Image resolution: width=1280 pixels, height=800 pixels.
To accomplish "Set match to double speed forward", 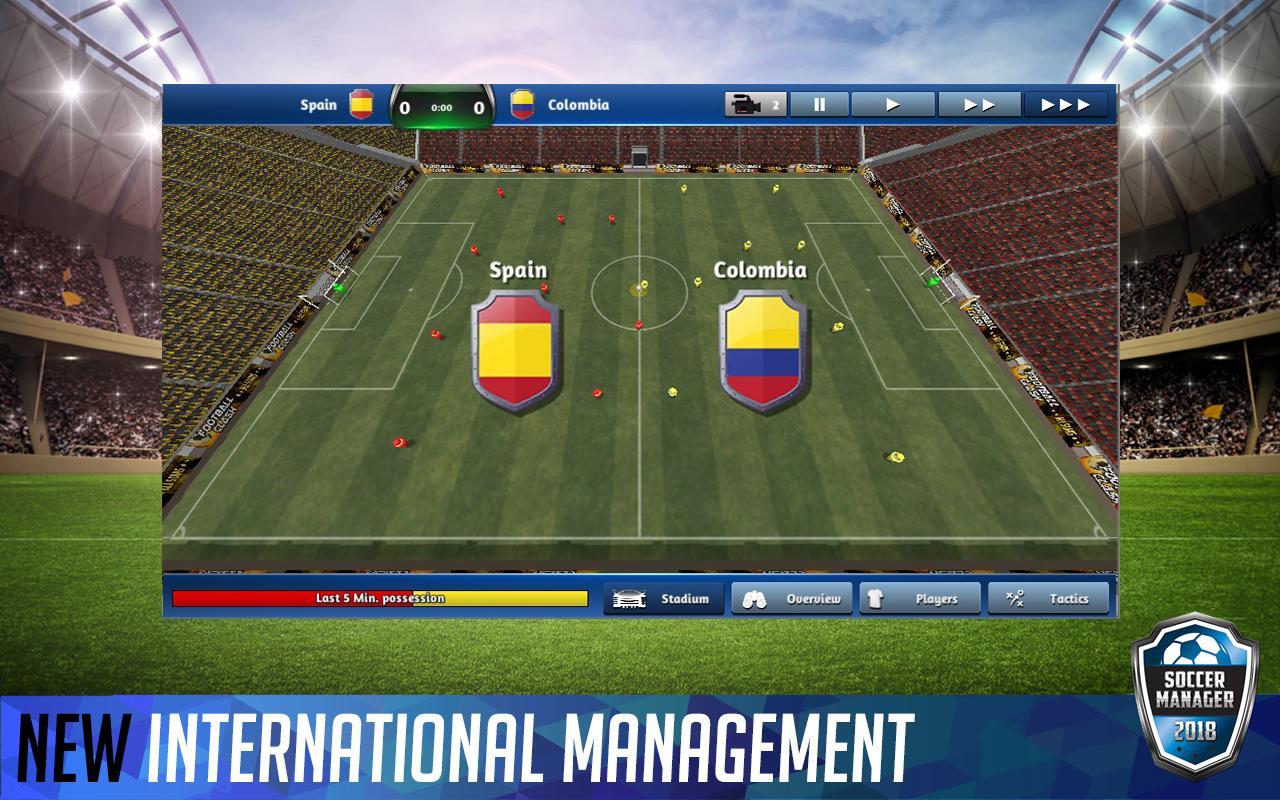I will tap(979, 102).
